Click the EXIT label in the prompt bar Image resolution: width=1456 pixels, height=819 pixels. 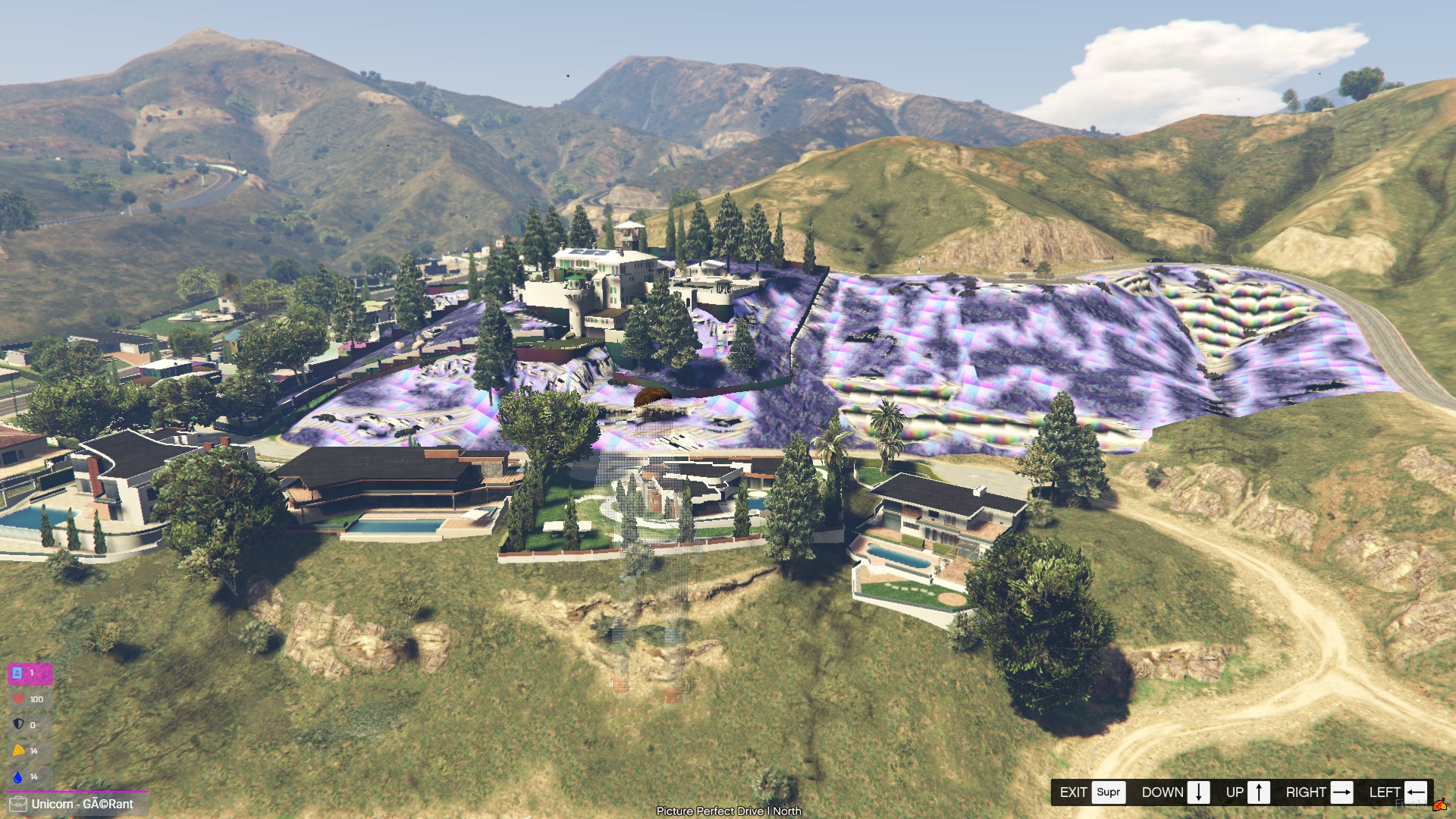1075,792
